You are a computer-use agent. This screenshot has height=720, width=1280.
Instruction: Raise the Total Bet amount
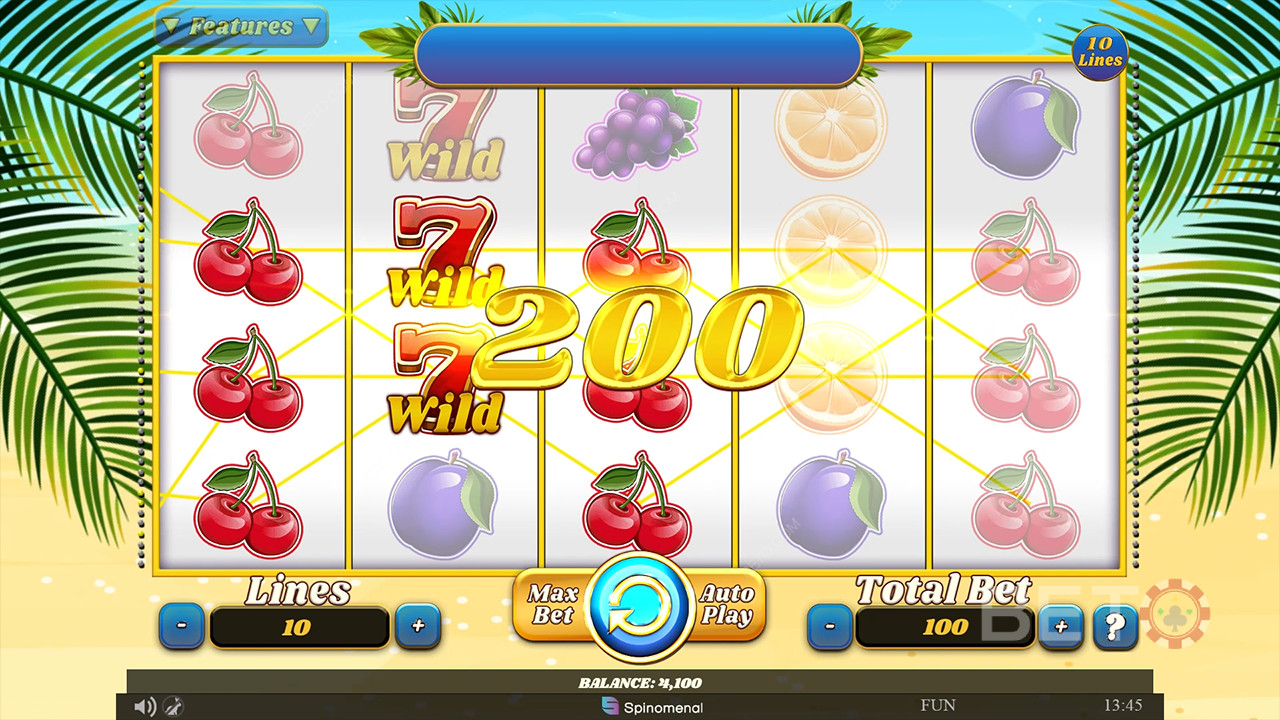tap(1061, 627)
